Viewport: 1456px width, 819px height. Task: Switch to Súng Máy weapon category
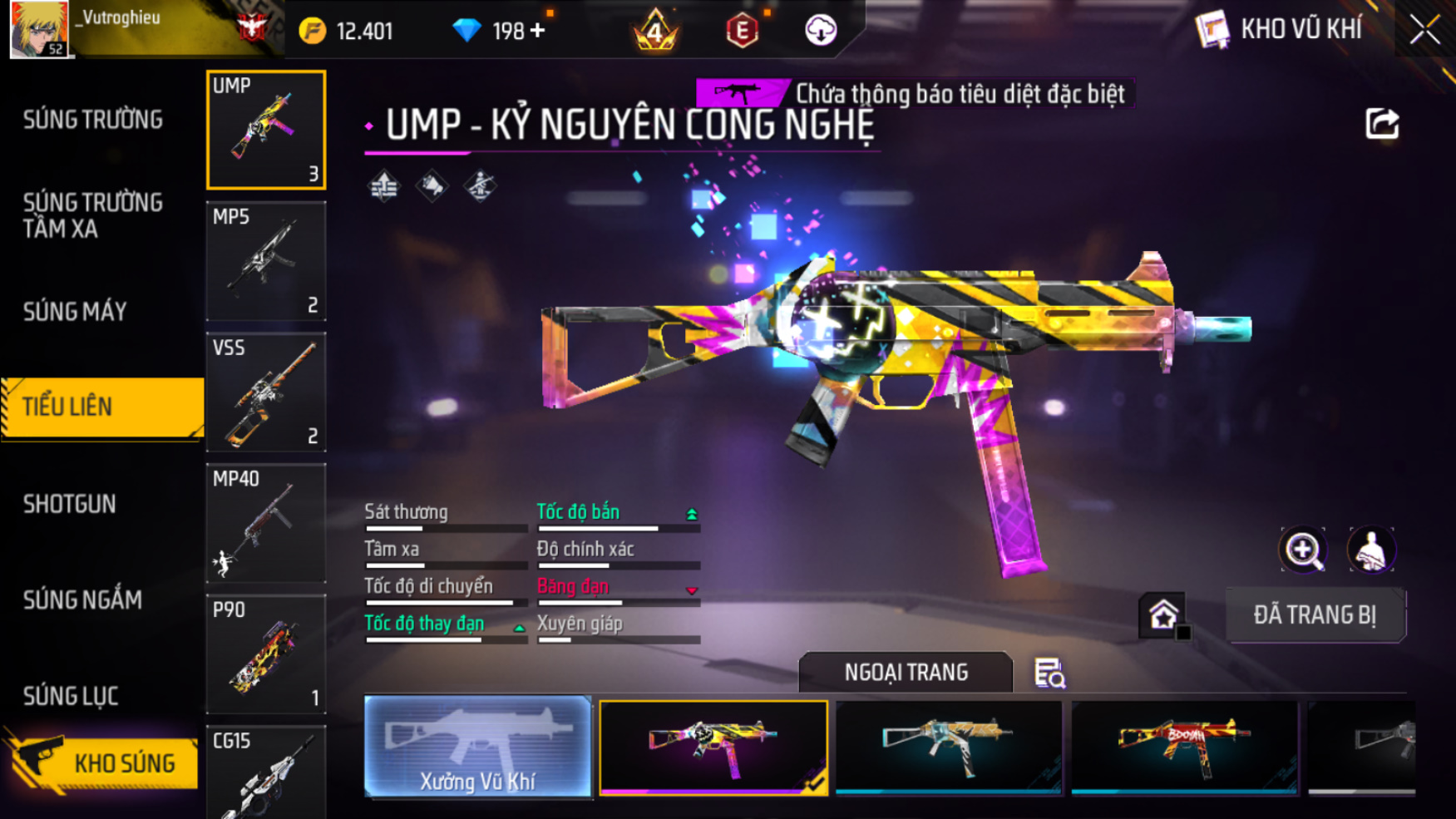(x=75, y=312)
